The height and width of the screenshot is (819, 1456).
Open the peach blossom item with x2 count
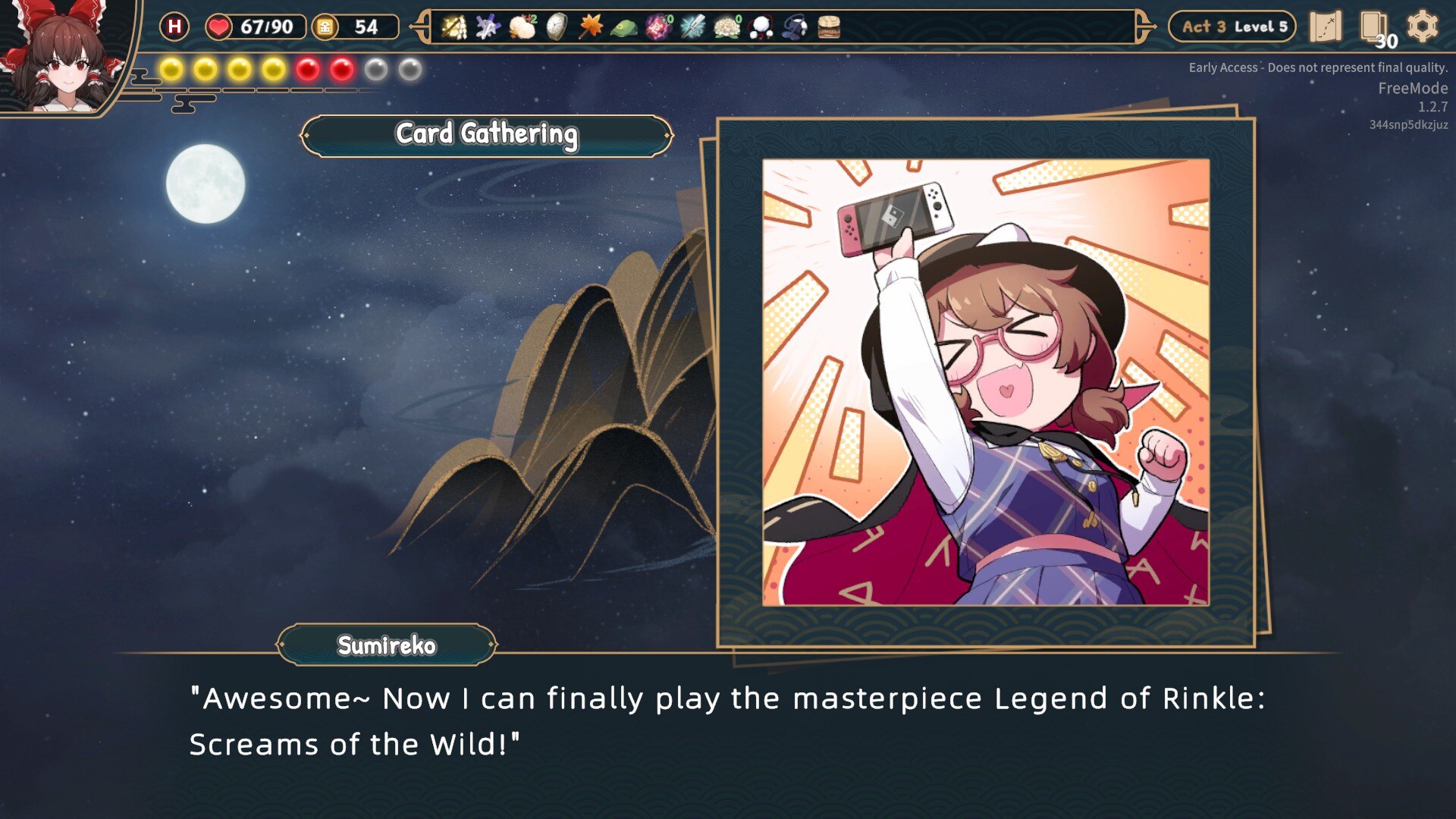click(523, 27)
